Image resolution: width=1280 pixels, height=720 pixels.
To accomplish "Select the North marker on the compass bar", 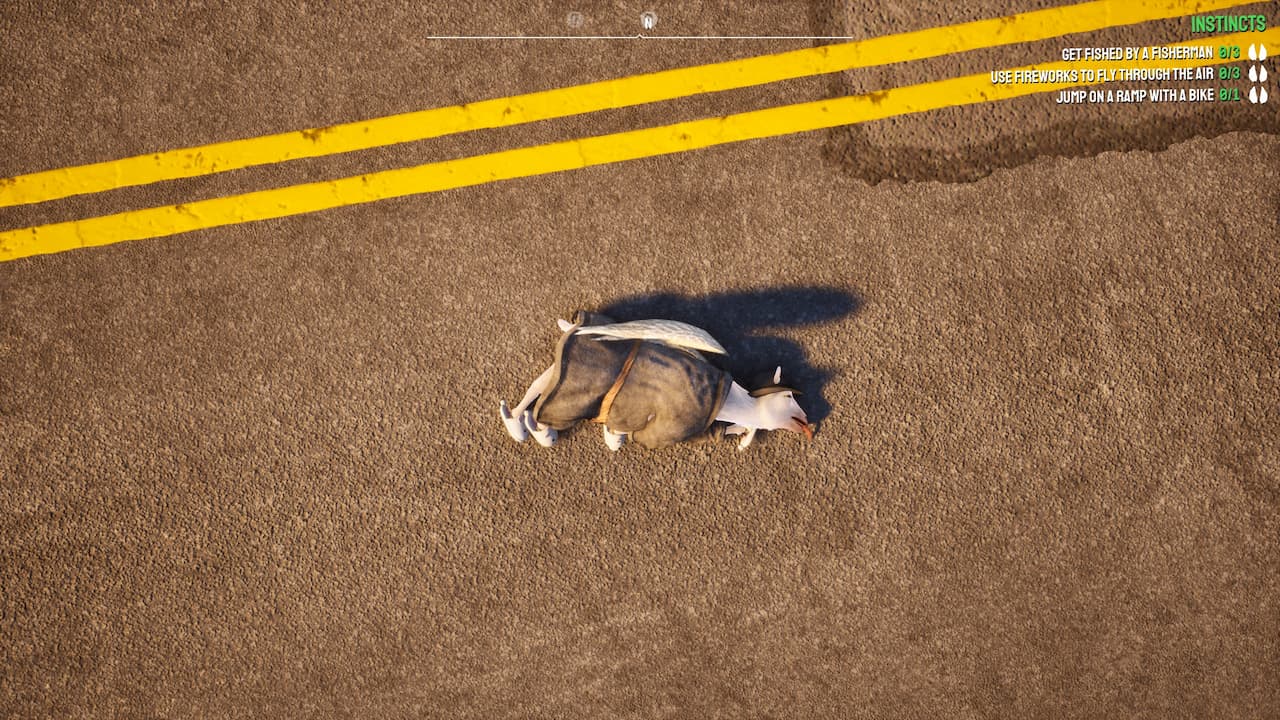I will click(649, 20).
